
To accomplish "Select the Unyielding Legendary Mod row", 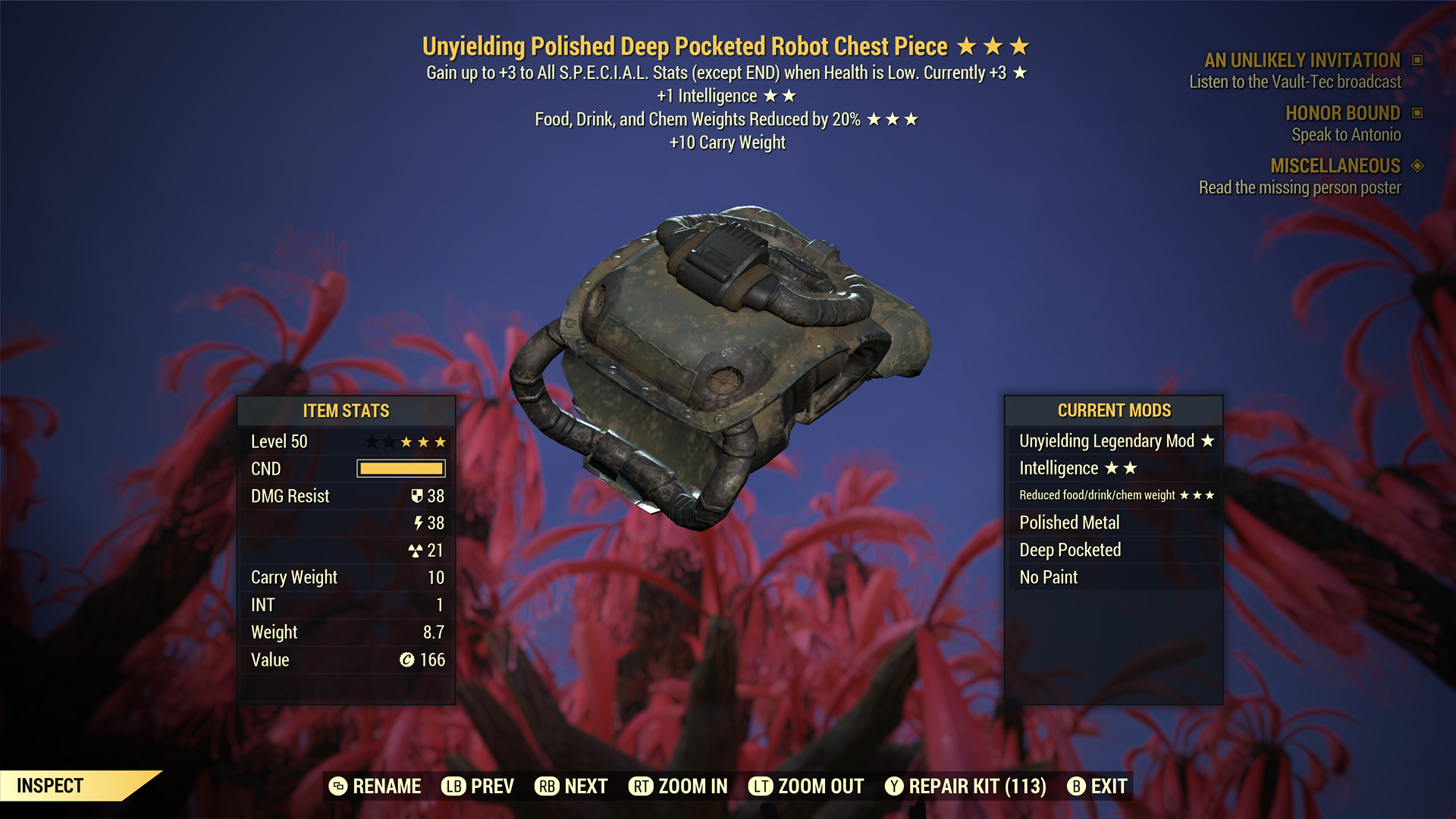I will click(x=1113, y=441).
